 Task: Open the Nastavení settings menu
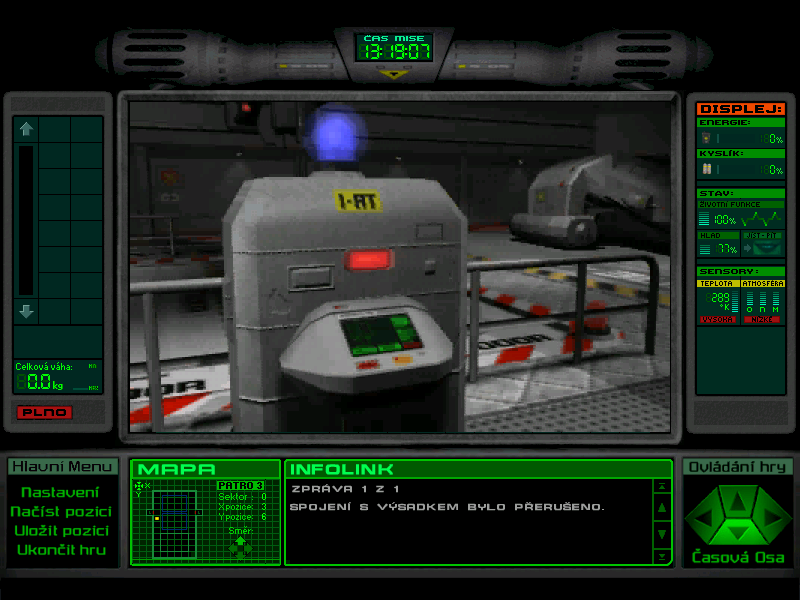tap(60, 492)
